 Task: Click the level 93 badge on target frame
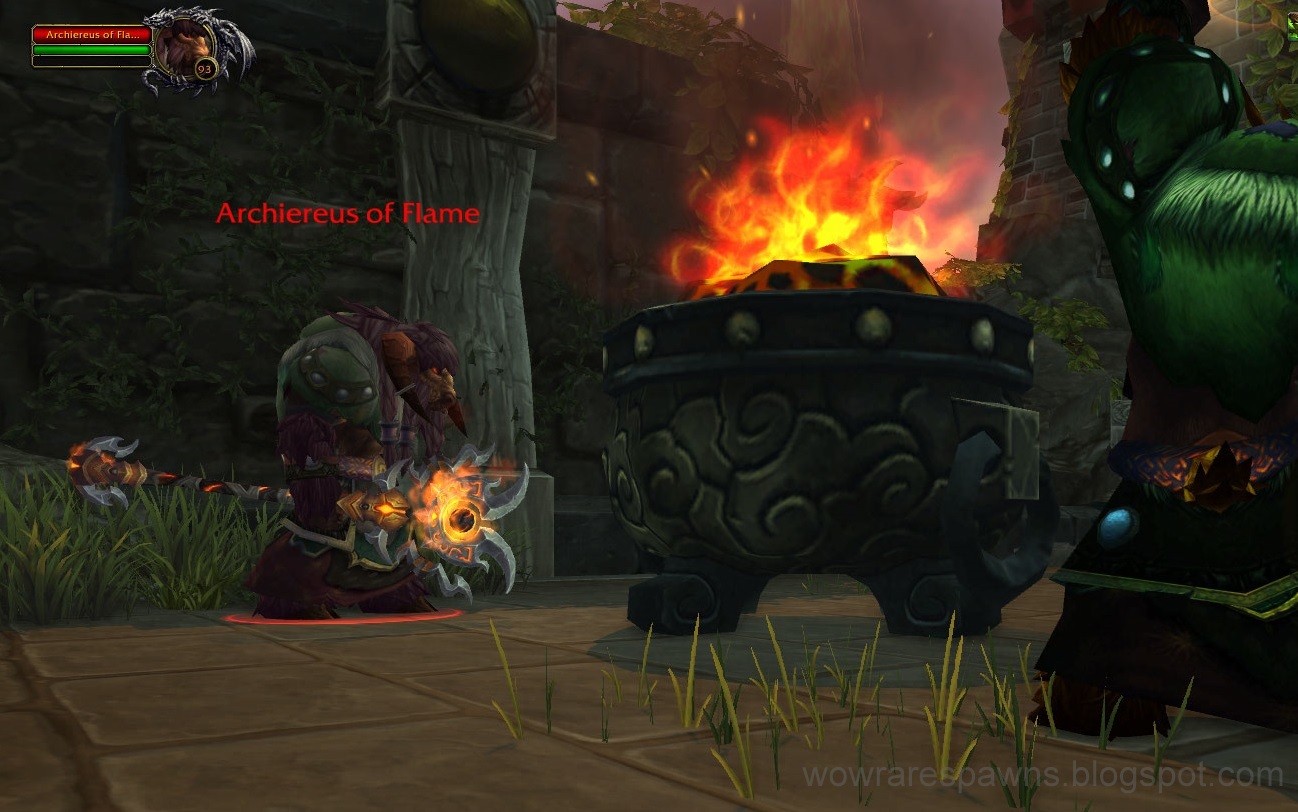[204, 68]
